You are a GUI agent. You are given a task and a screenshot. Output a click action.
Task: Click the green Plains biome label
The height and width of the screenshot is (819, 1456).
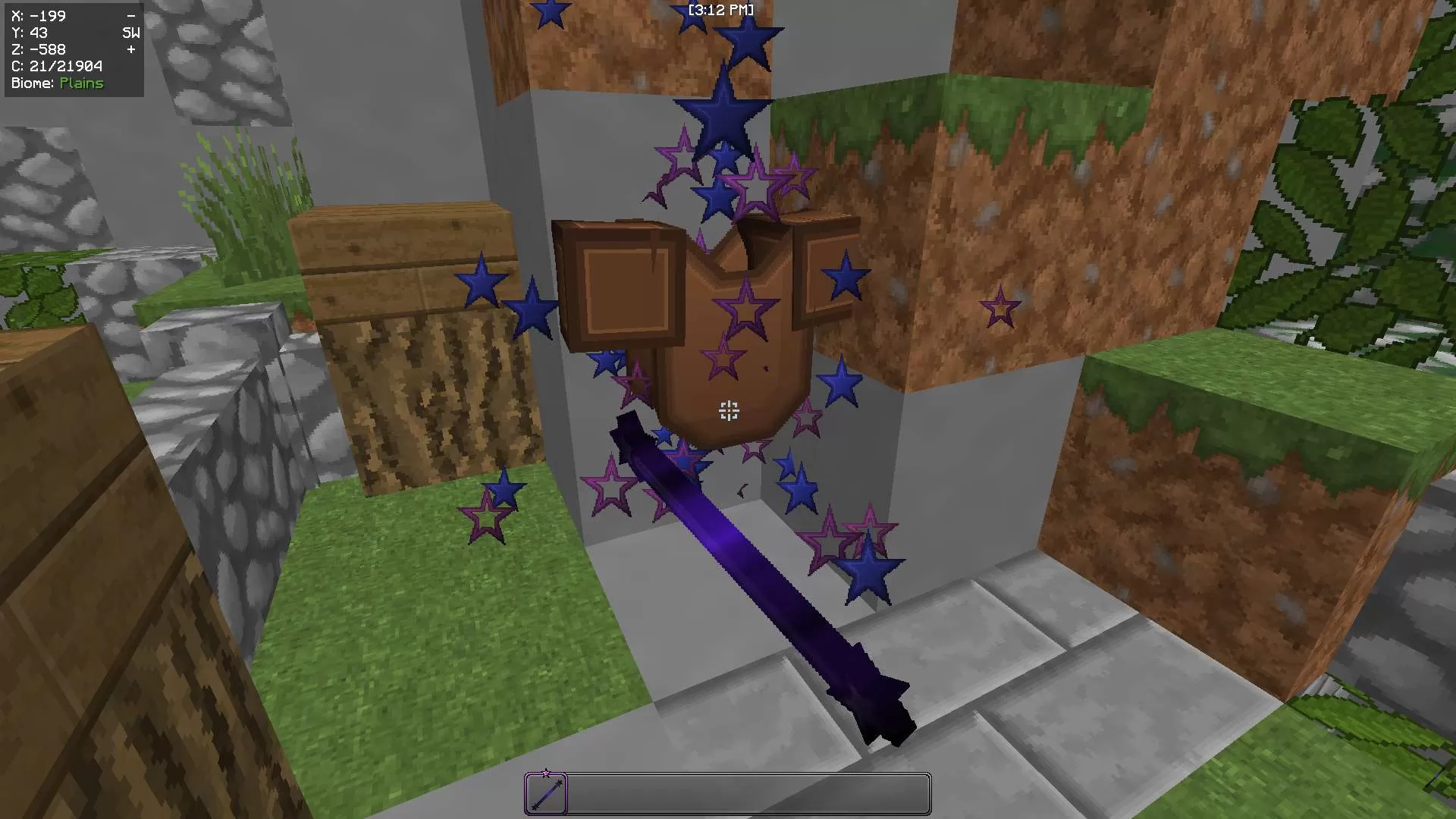tap(82, 83)
